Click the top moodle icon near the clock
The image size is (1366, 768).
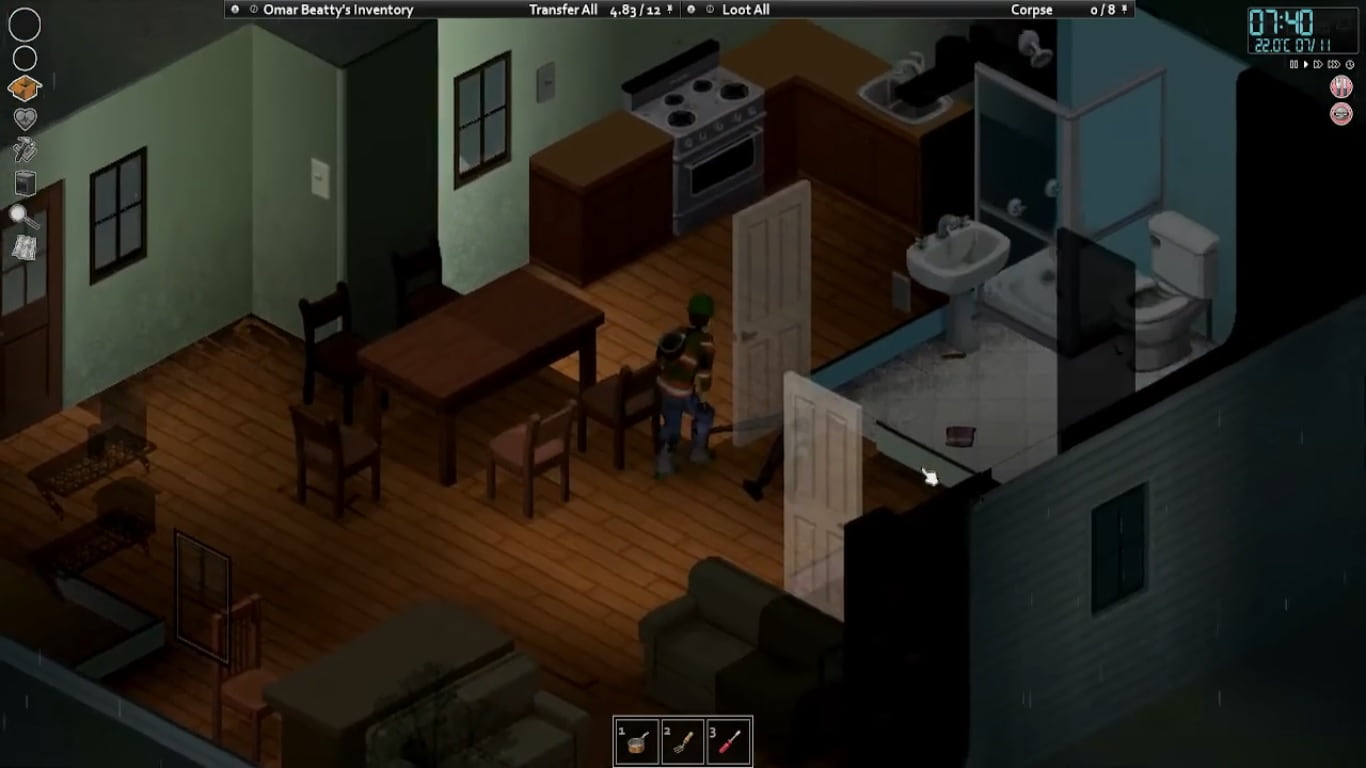point(1341,87)
